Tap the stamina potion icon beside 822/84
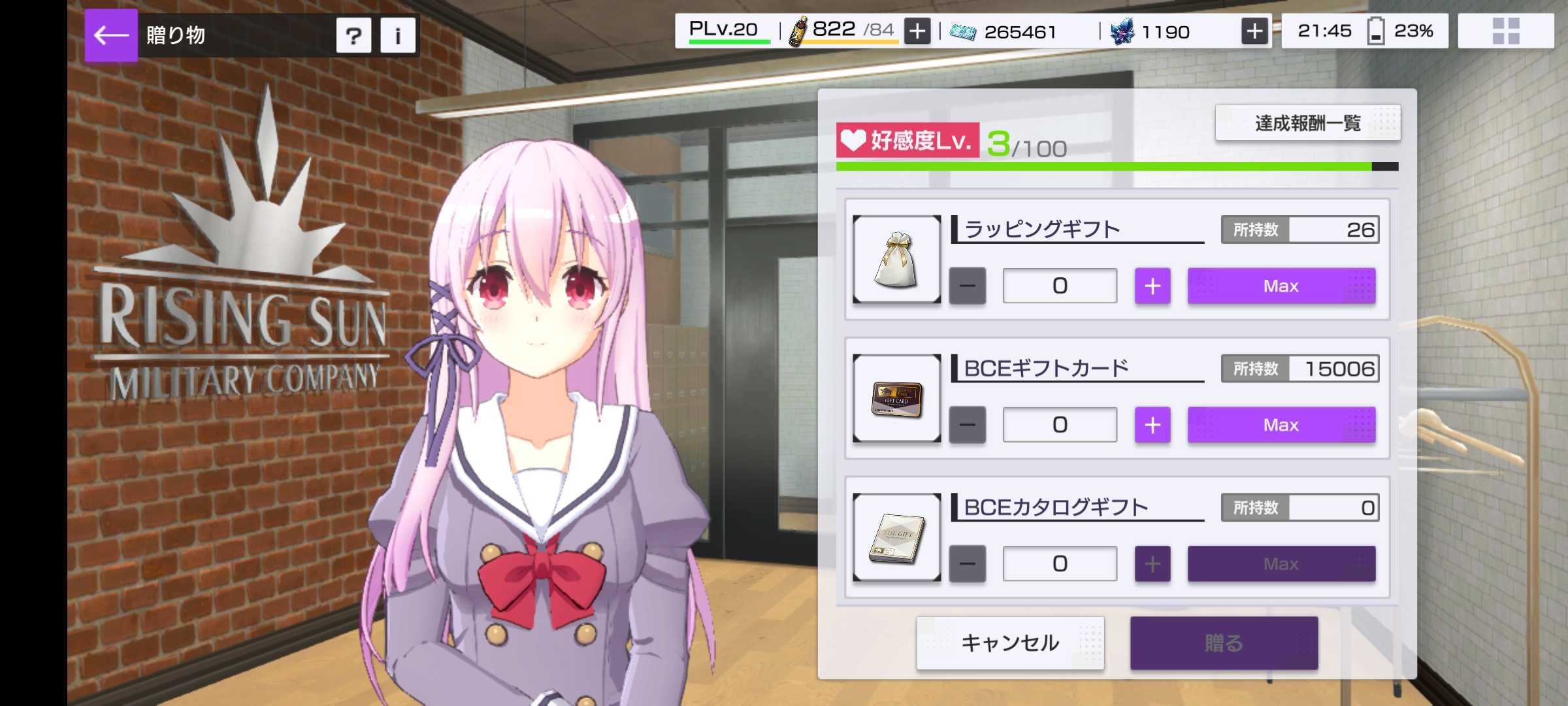 tap(798, 29)
